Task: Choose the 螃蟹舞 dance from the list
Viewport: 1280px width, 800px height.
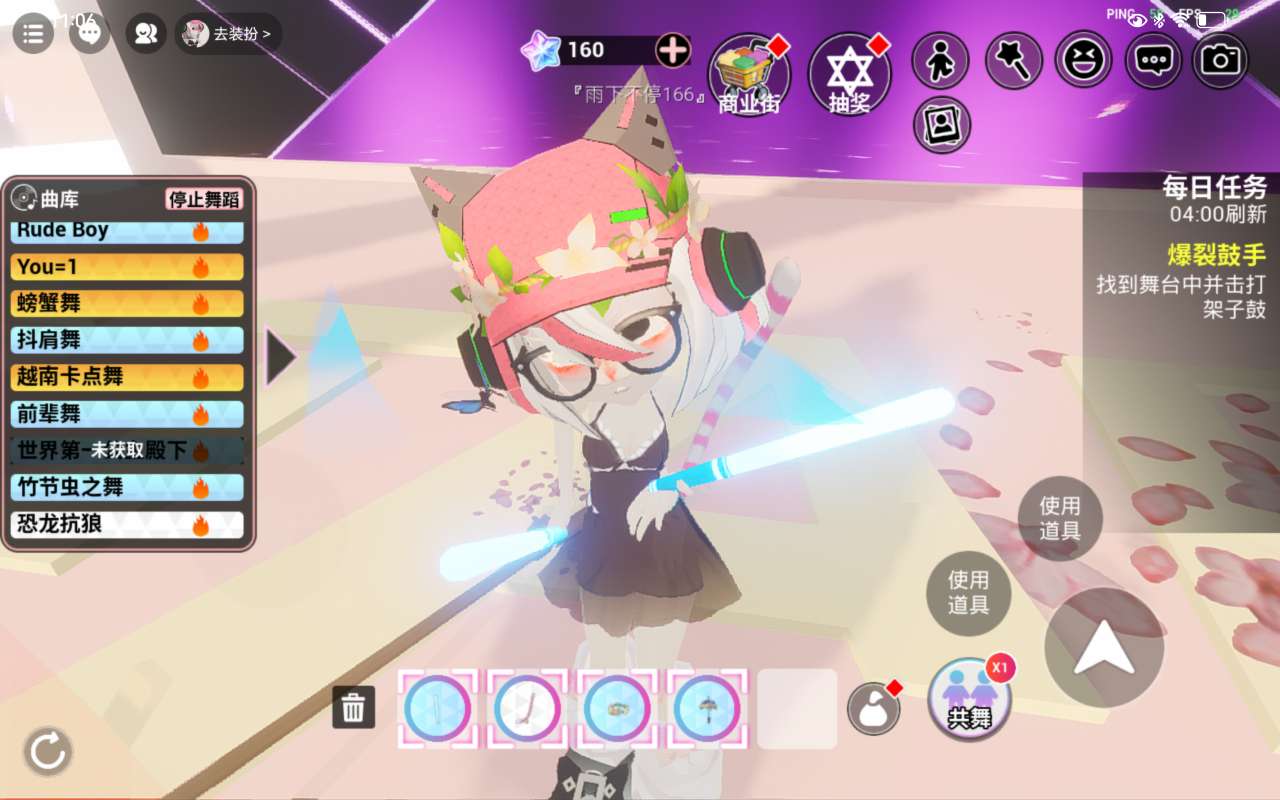Action: point(128,303)
